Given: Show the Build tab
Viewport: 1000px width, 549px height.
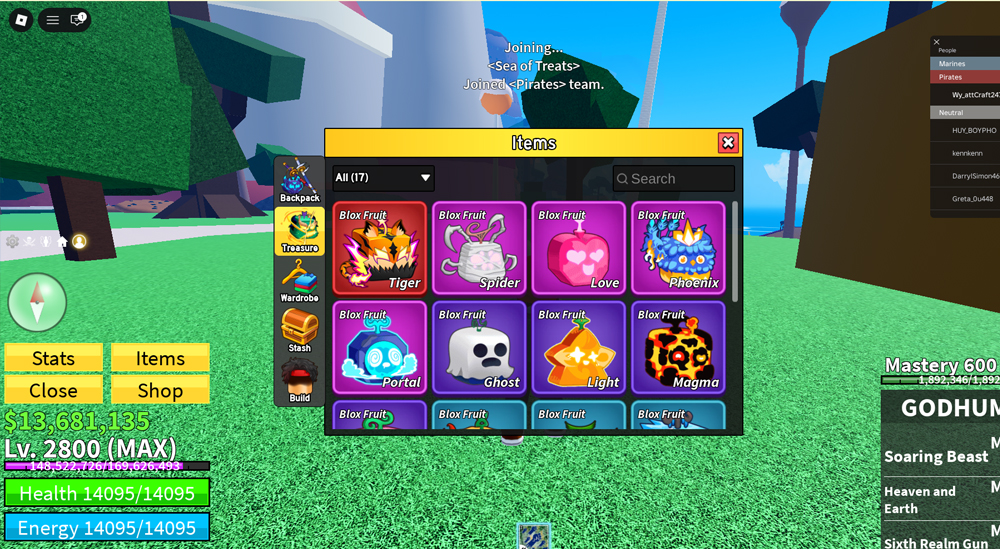Looking at the screenshot, I should 299,381.
